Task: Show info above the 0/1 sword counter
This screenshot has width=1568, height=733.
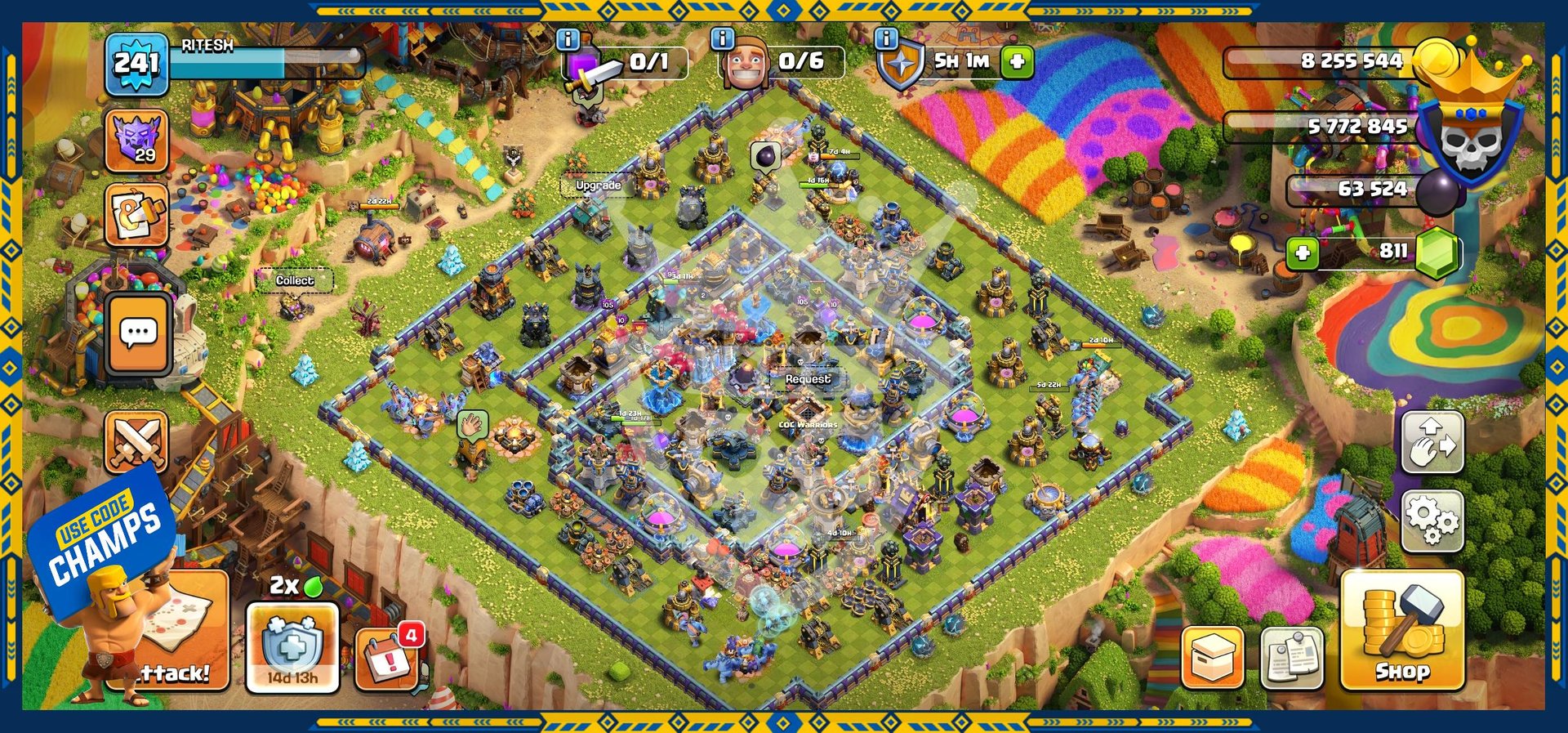Action: coord(568,38)
